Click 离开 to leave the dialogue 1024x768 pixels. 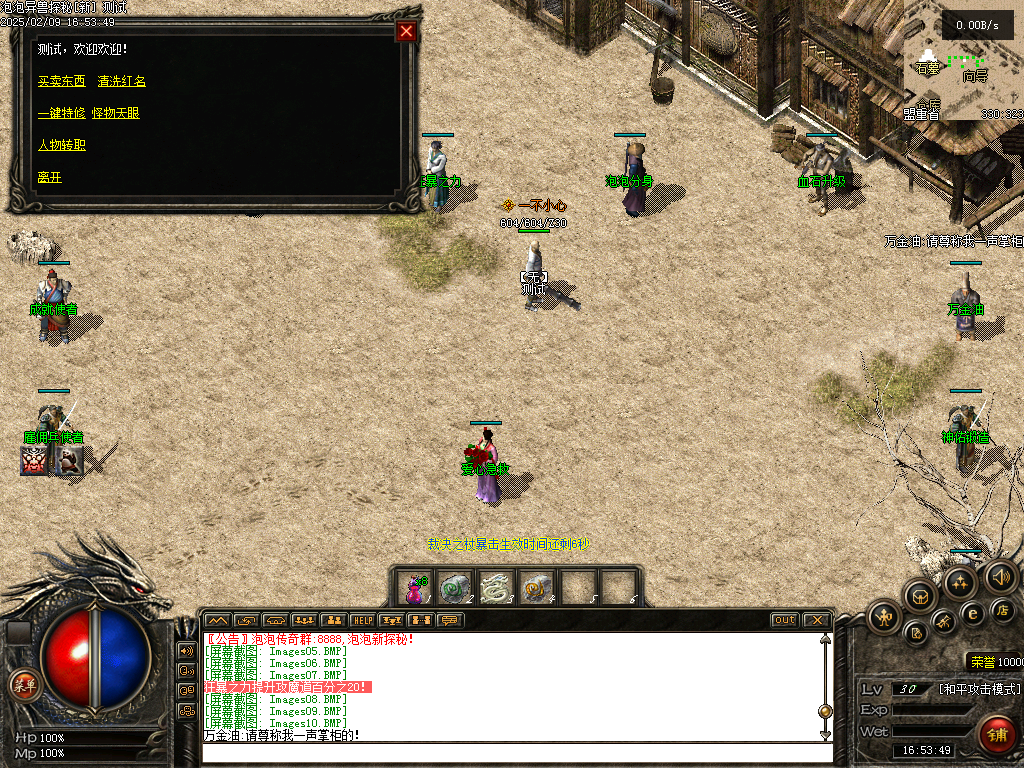tap(50, 177)
